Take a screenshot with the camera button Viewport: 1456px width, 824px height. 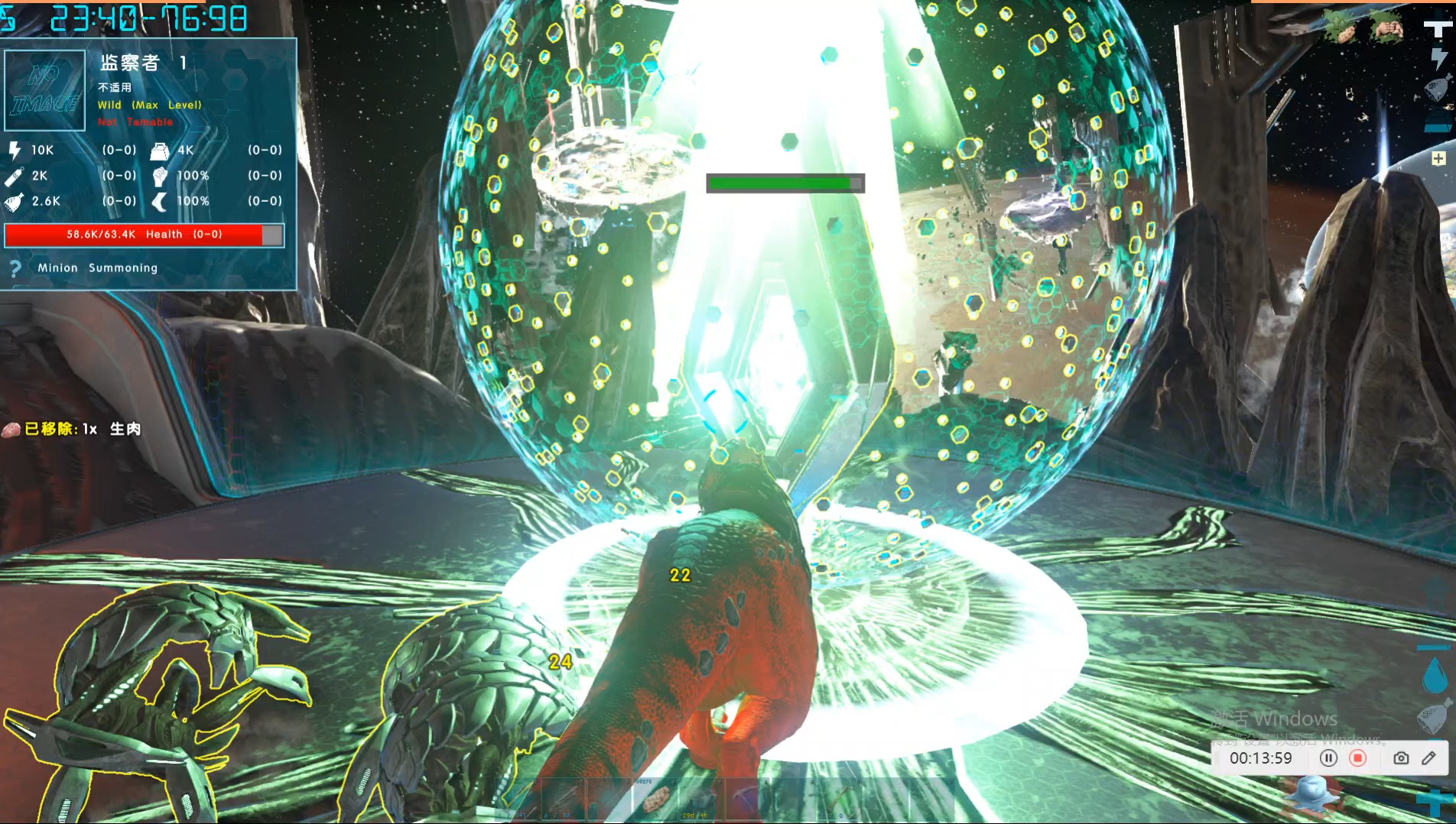pyautogui.click(x=1401, y=758)
